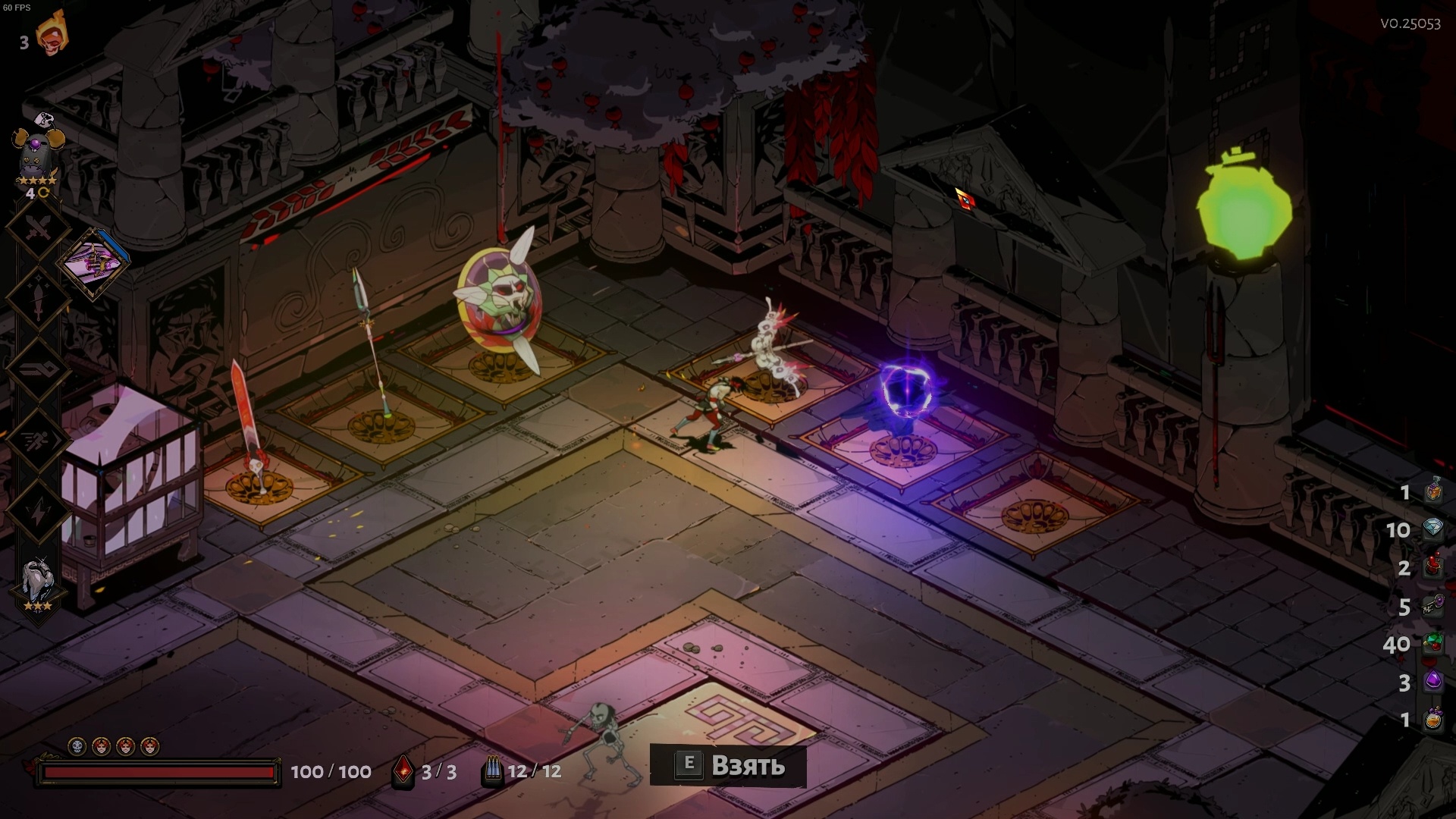
Task: Select the dagger Special boon slot
Action: pyautogui.click(x=38, y=298)
